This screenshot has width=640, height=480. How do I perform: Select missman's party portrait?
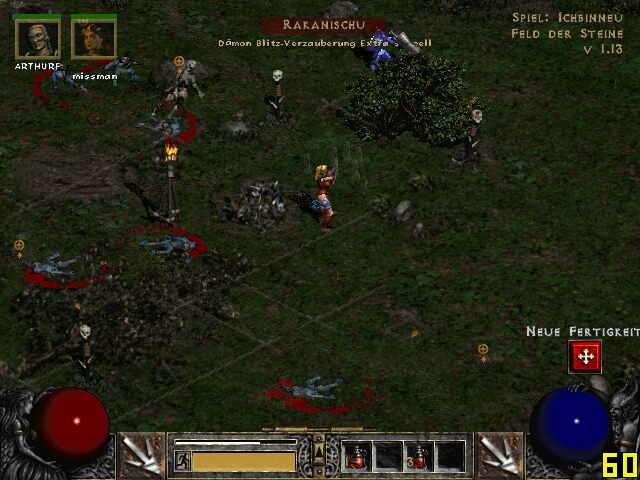point(94,39)
